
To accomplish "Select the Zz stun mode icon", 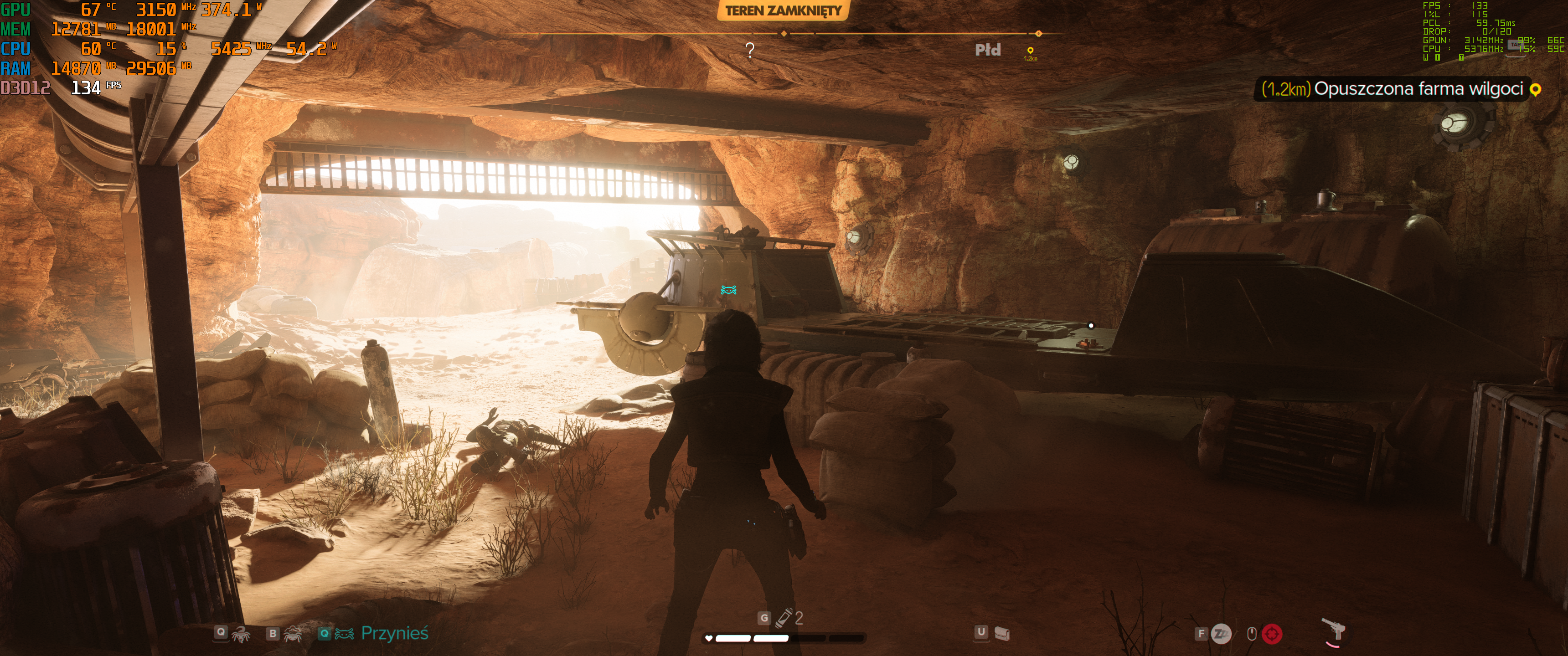I will (x=1220, y=634).
